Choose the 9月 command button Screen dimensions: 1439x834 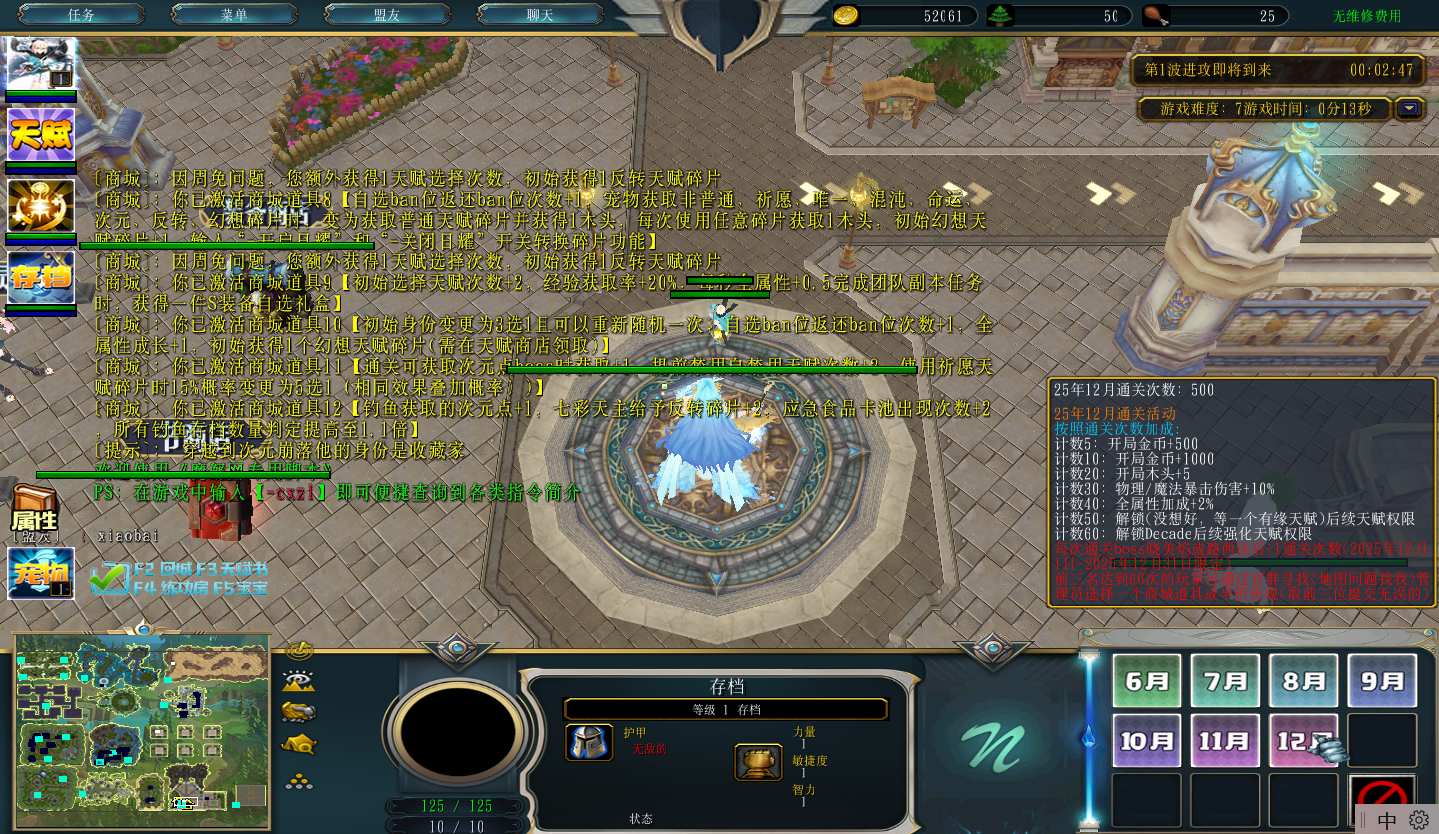tap(1382, 681)
